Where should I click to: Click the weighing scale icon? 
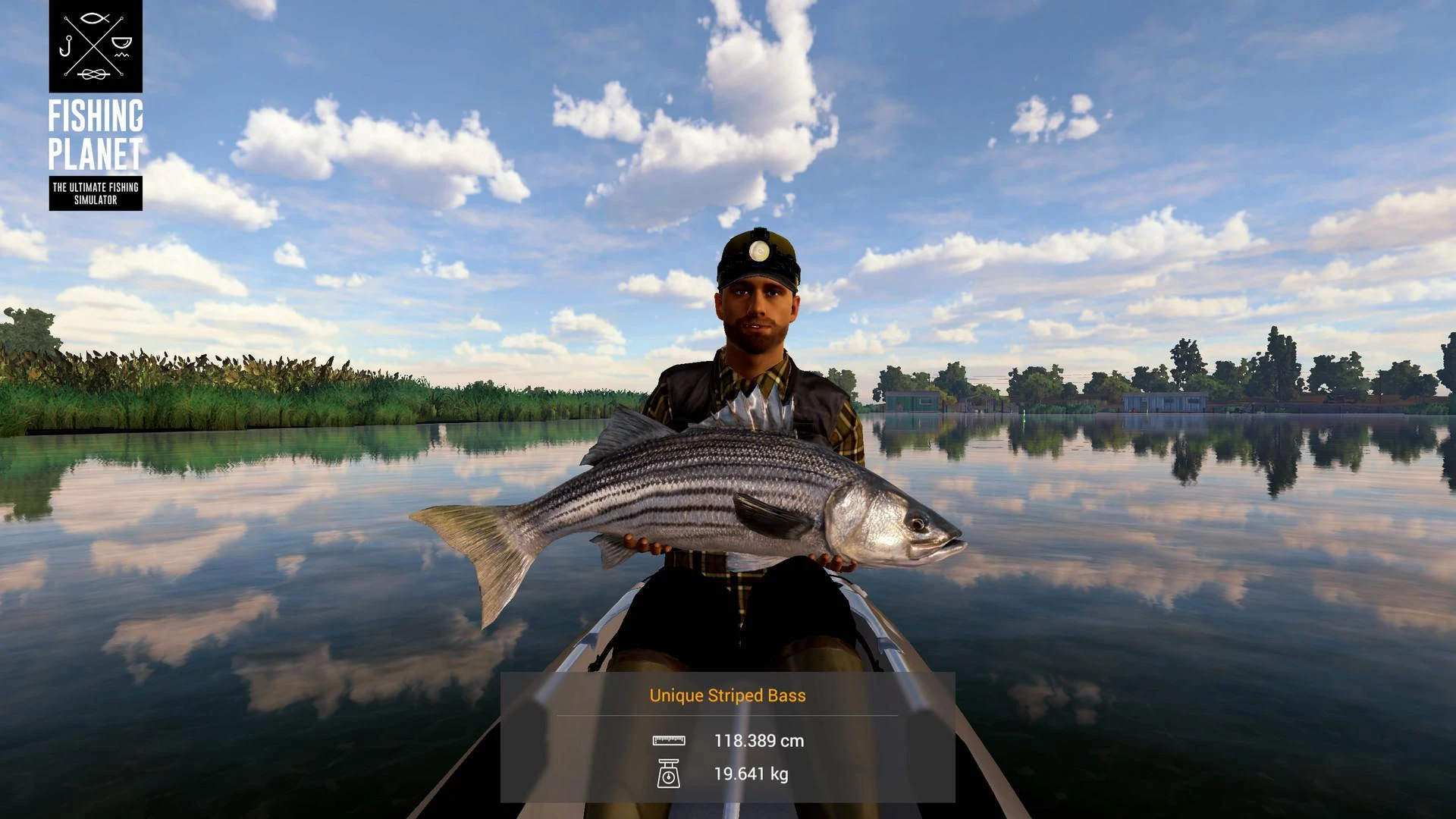[670, 774]
